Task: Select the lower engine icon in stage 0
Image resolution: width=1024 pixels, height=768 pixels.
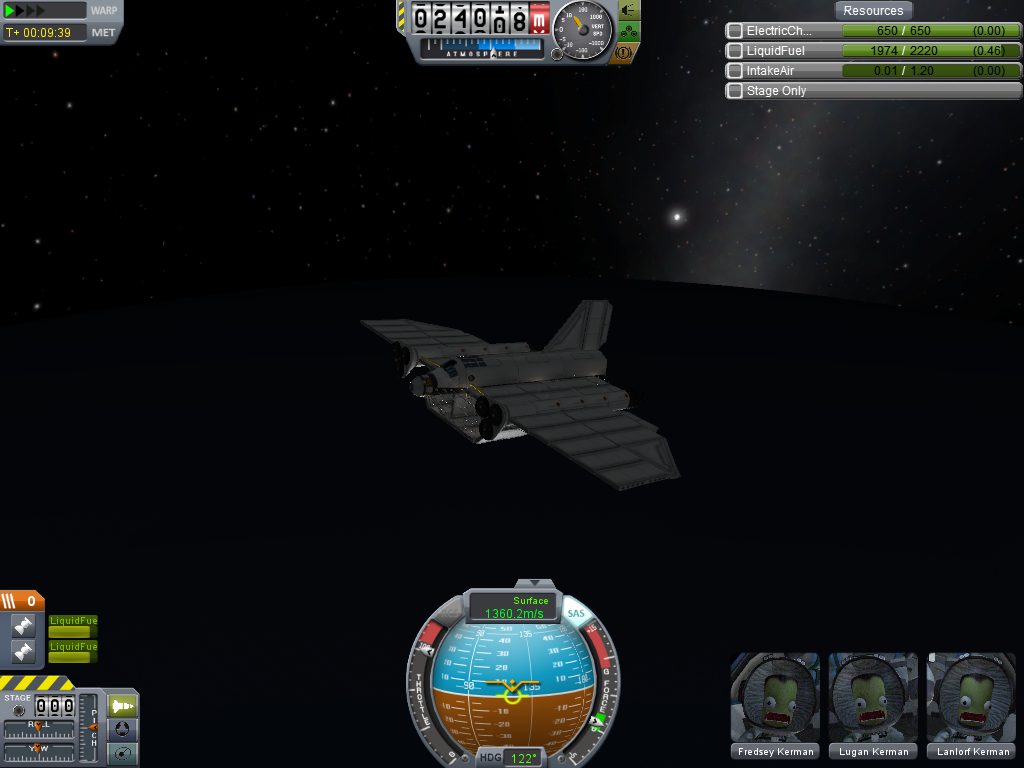Action: click(x=23, y=652)
